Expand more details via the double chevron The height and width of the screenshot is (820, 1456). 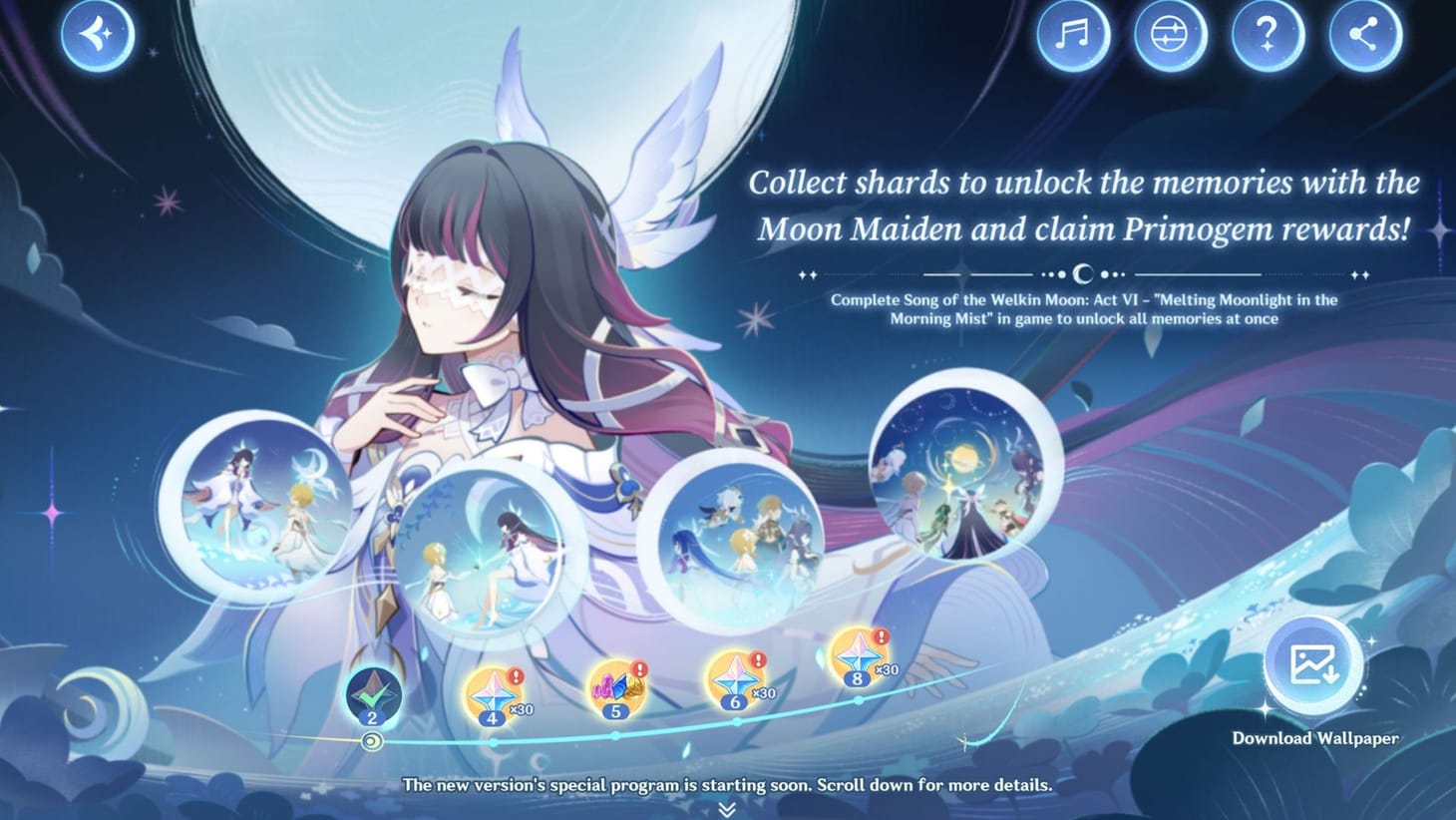click(x=727, y=806)
